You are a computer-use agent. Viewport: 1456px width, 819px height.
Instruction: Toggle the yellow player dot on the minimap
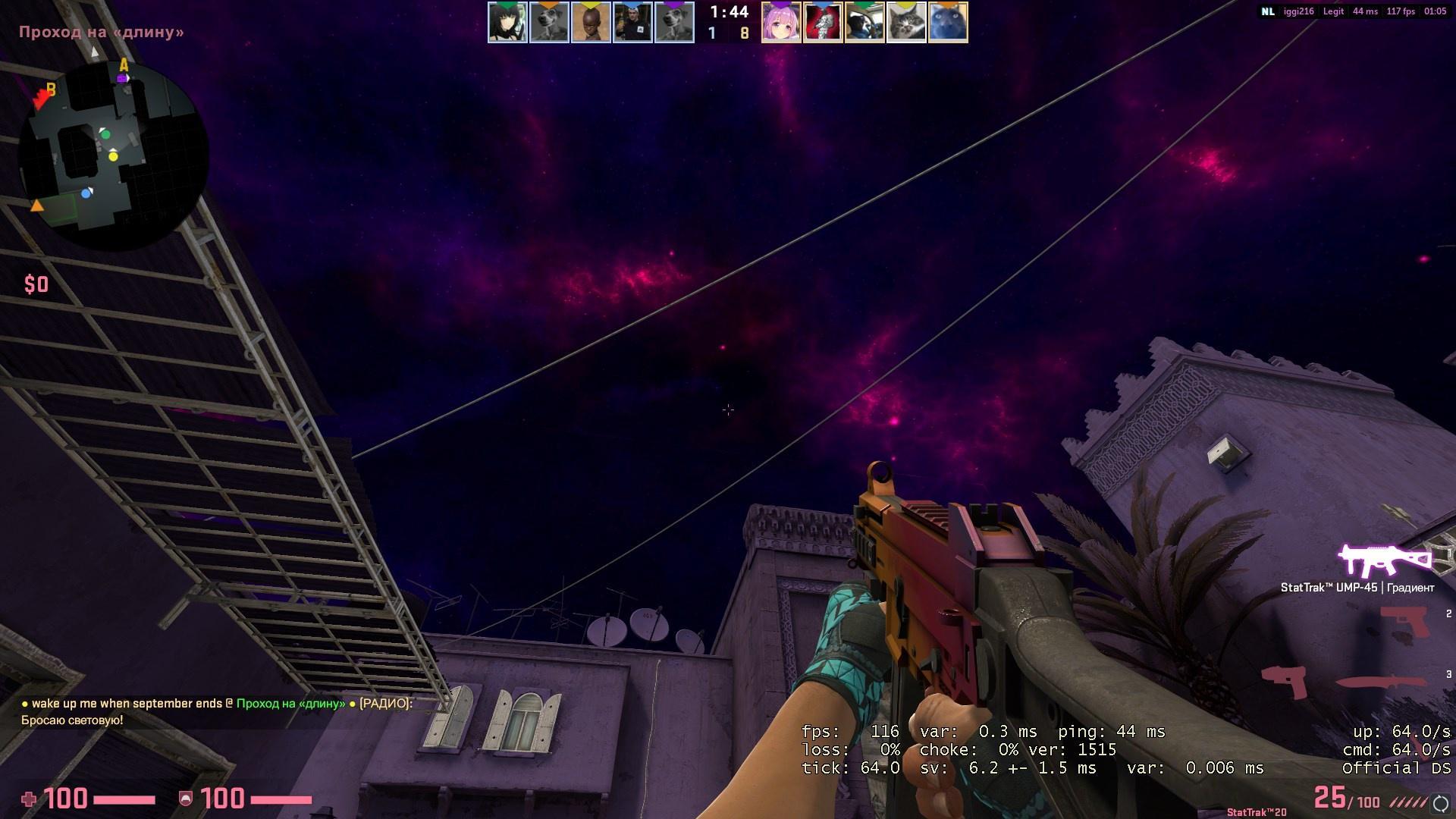click(x=114, y=158)
